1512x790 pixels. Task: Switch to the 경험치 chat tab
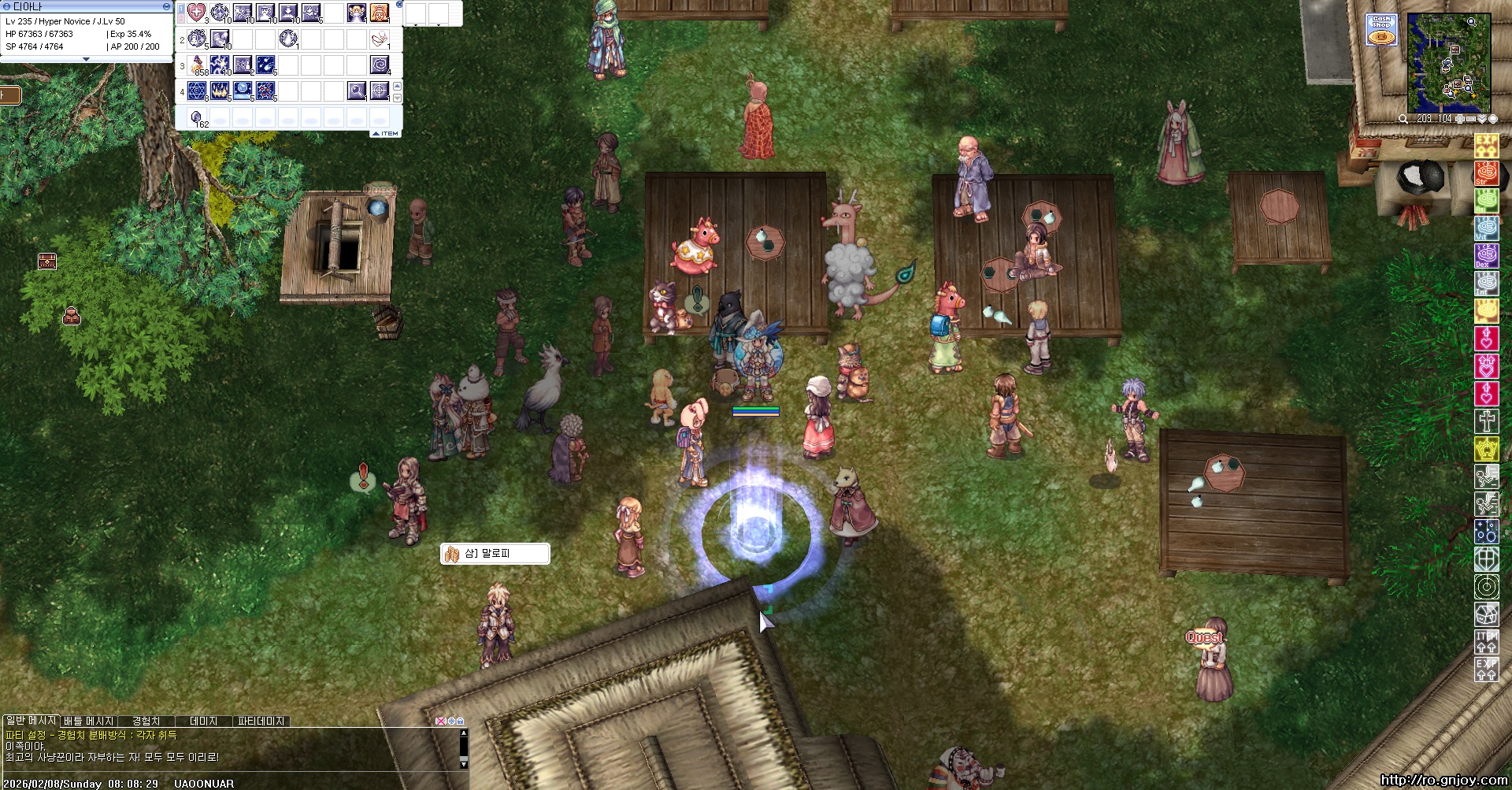click(x=146, y=721)
